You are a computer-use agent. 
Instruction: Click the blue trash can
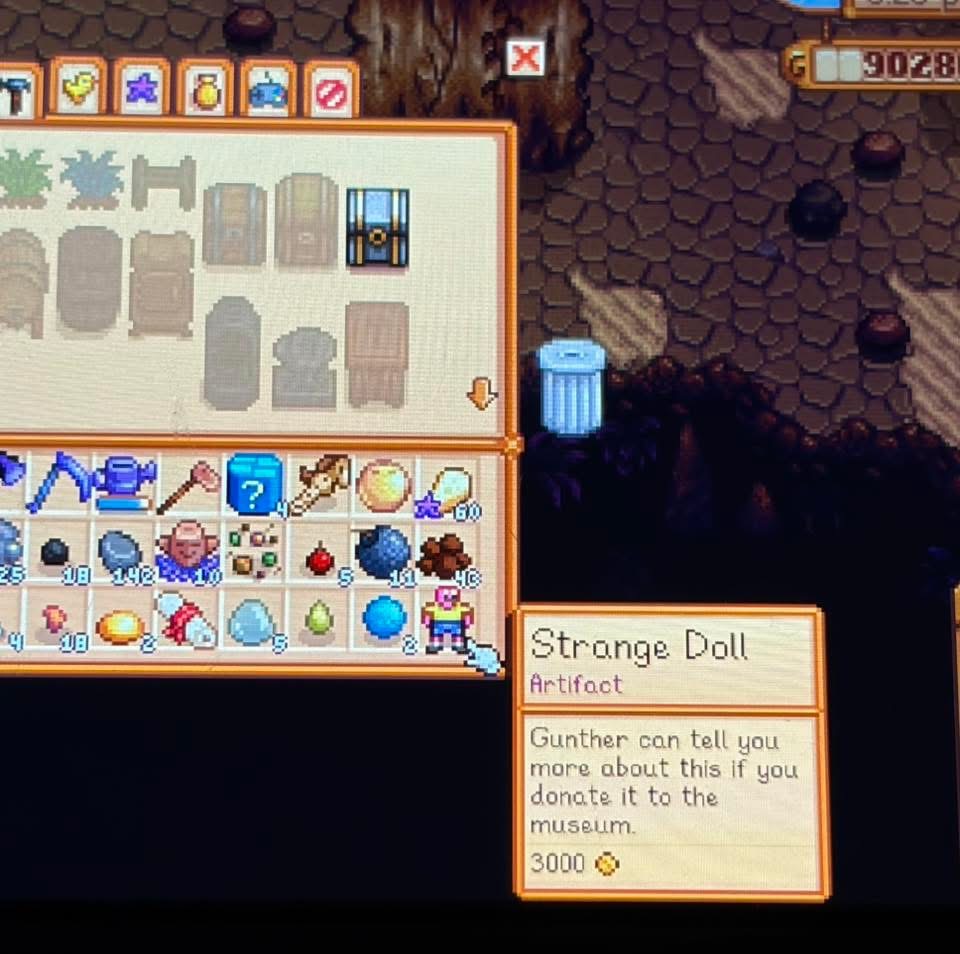pyautogui.click(x=571, y=387)
